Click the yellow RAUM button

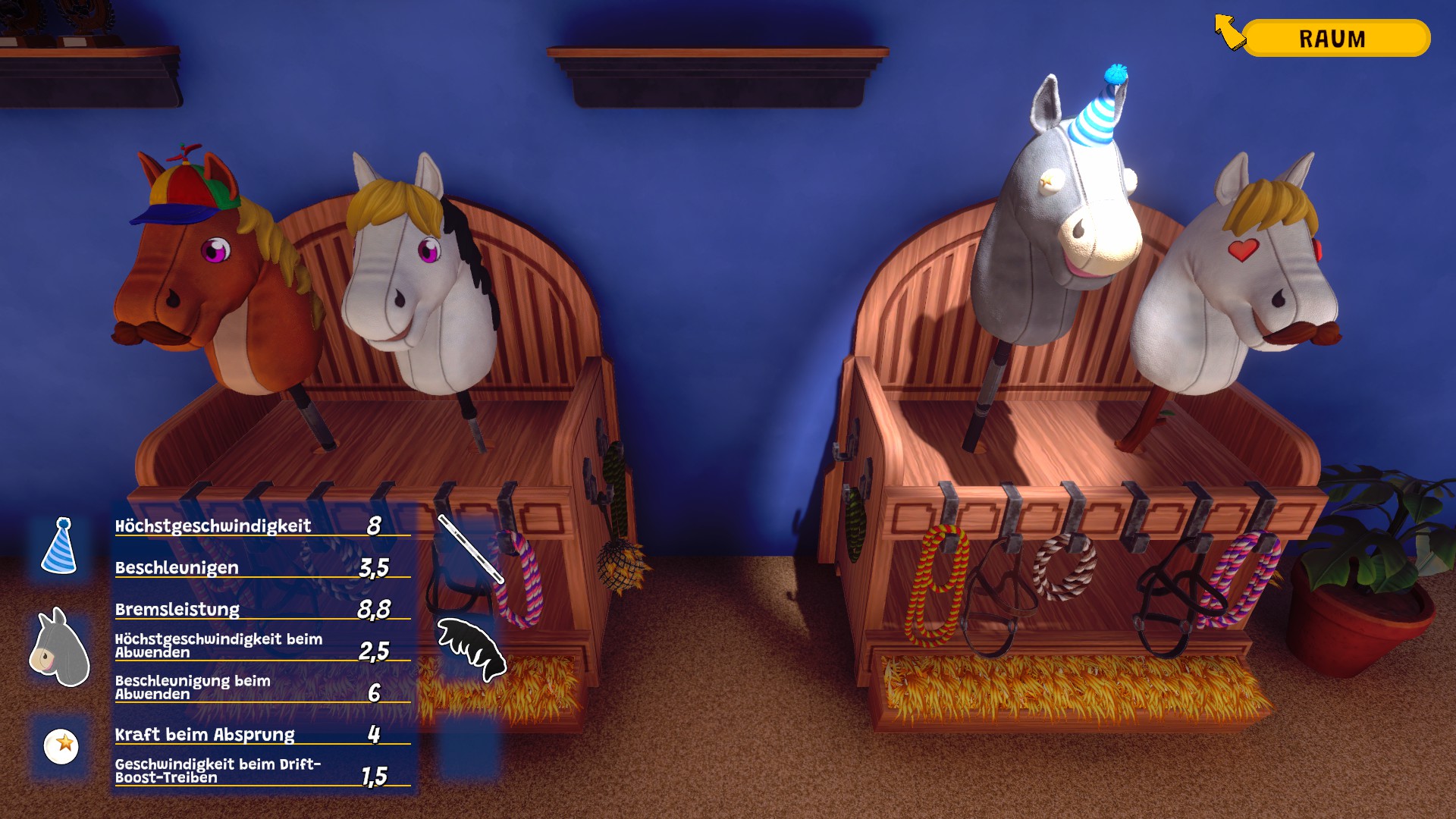click(1335, 38)
